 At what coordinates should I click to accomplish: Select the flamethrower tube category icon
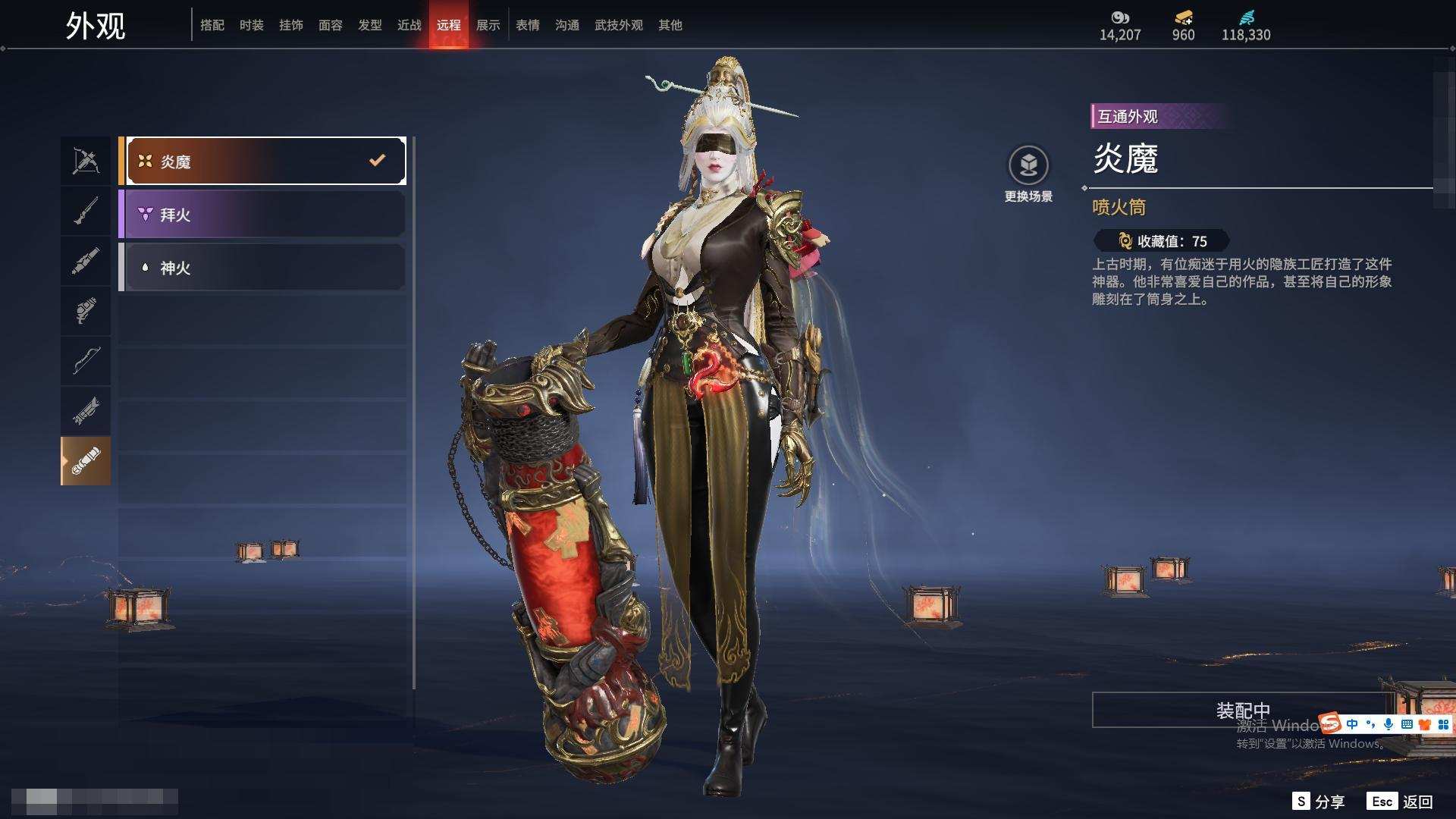(86, 461)
